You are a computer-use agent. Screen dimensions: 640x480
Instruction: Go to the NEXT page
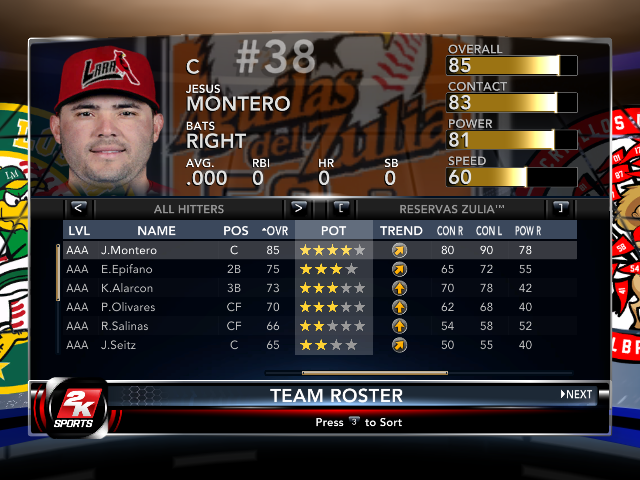(x=576, y=394)
